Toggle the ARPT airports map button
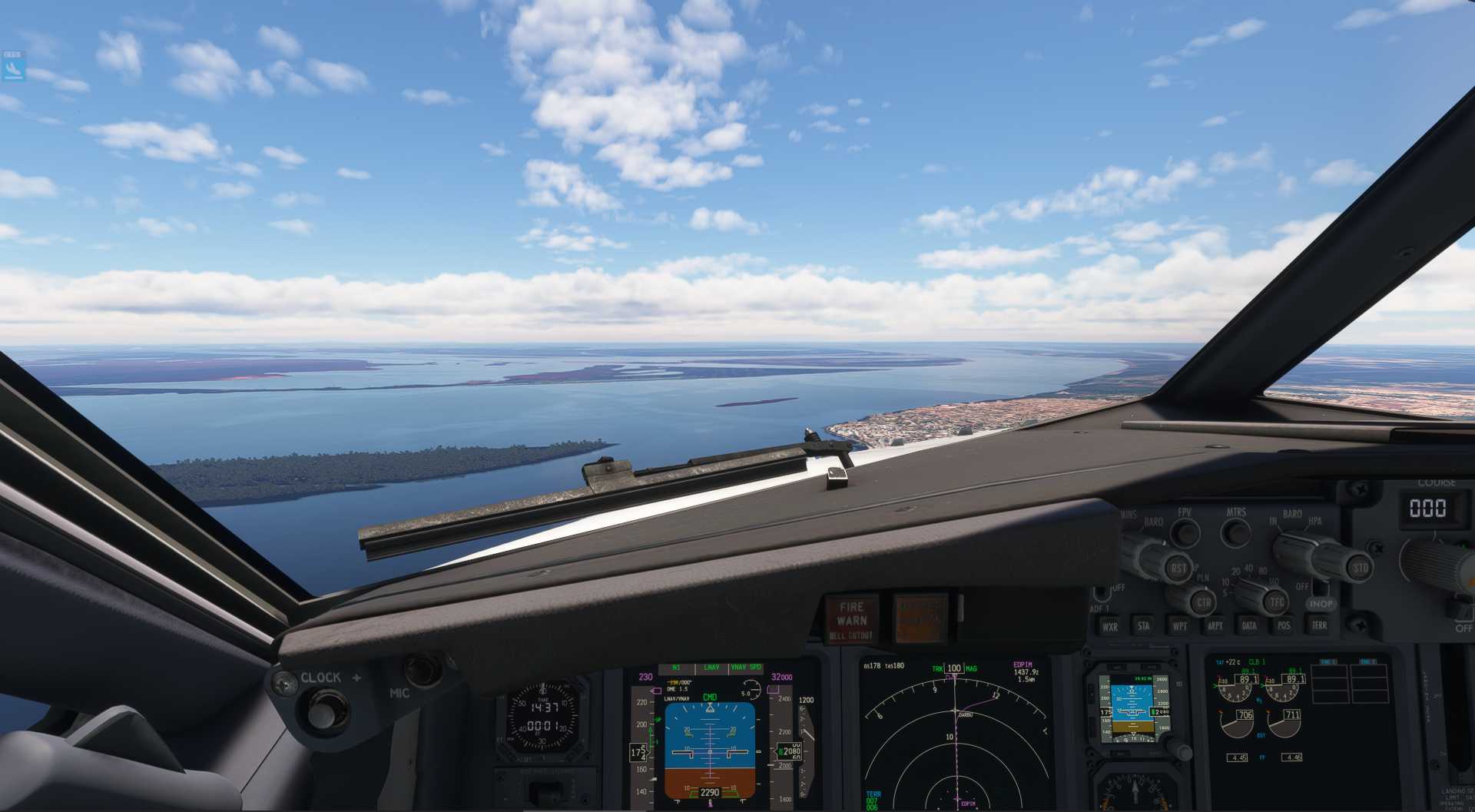 click(x=1215, y=626)
